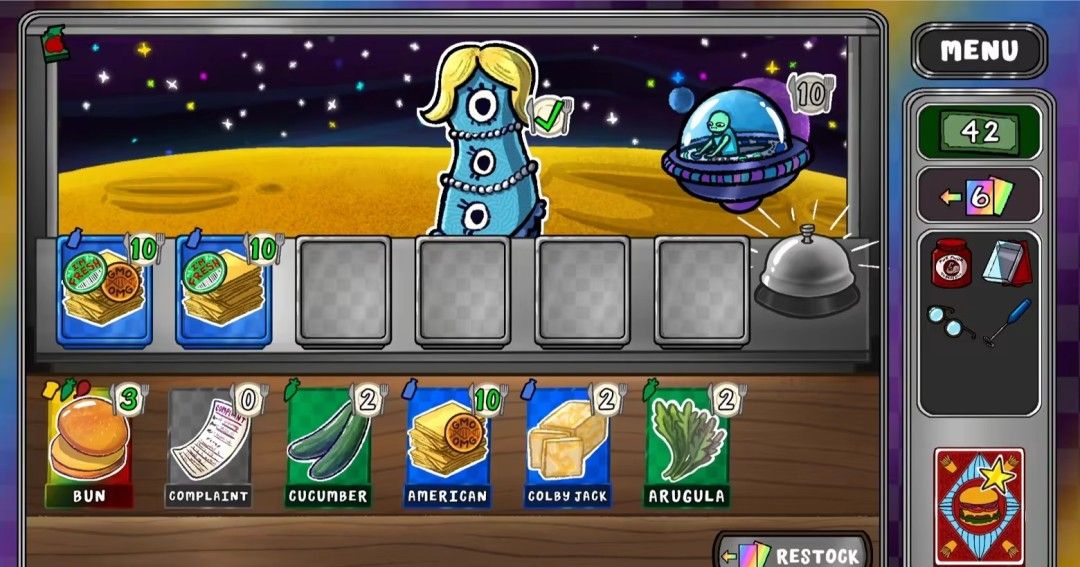Inspect the blue-handled whisk item
This screenshot has height=567, width=1080.
1007,322
